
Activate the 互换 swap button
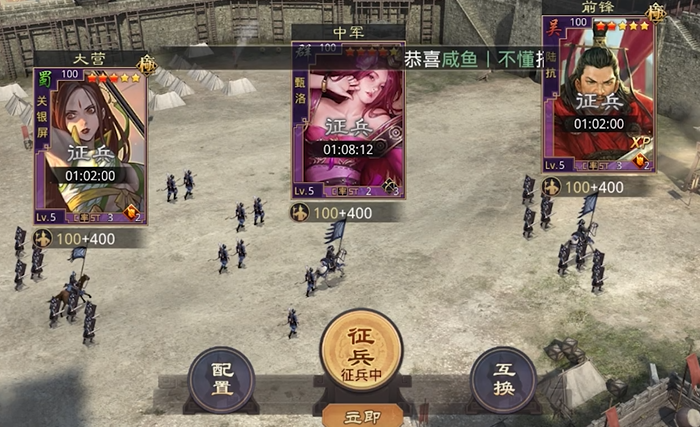(x=503, y=378)
